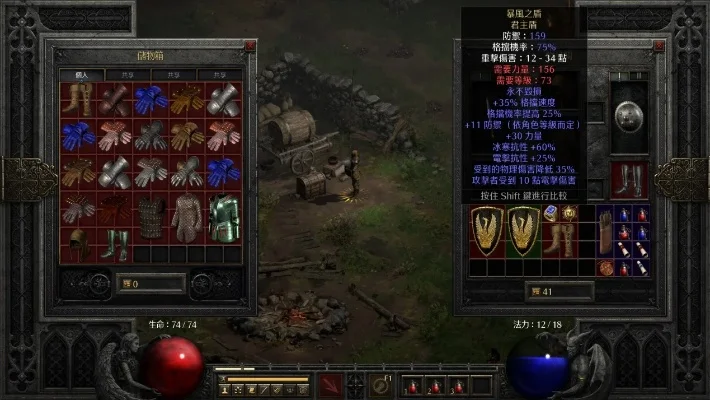Choose the red arrow attack skill
Screen dimensions: 710x400
click(x=332, y=384)
